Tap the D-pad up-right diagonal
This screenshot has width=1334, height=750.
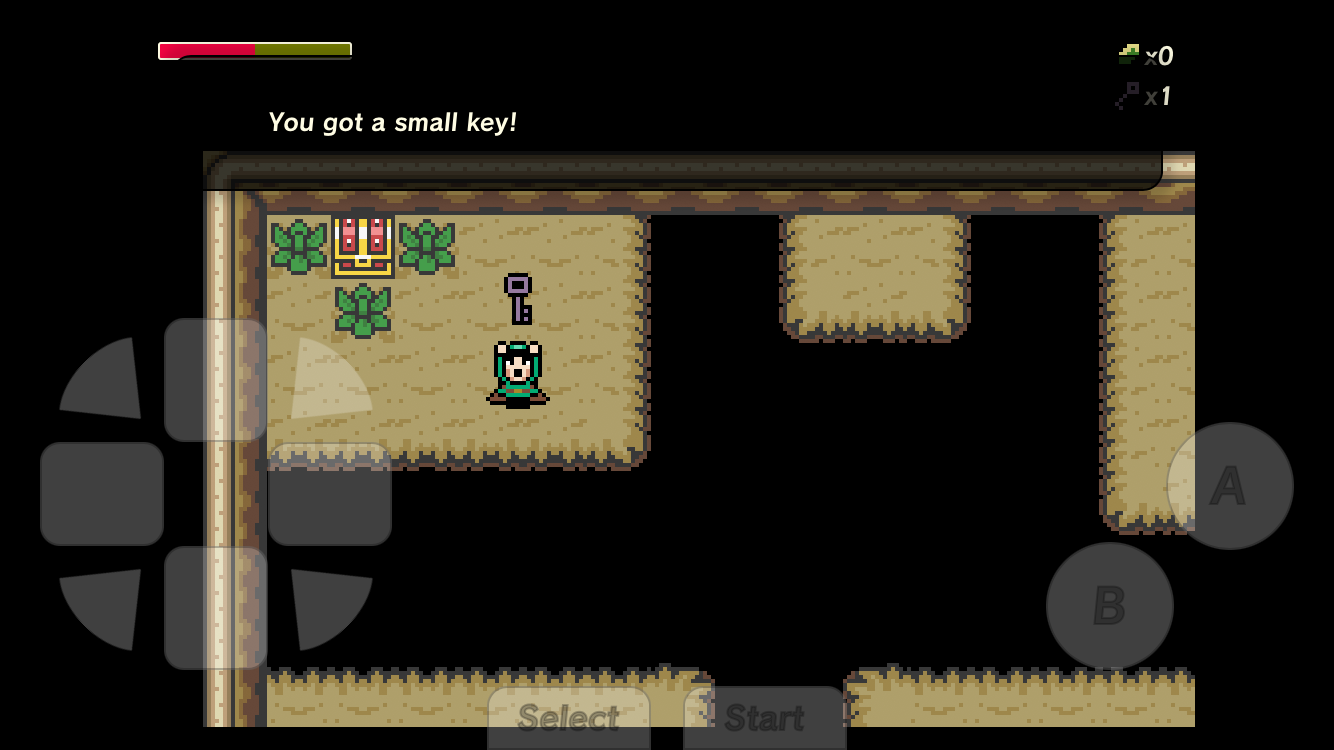[x=324, y=383]
